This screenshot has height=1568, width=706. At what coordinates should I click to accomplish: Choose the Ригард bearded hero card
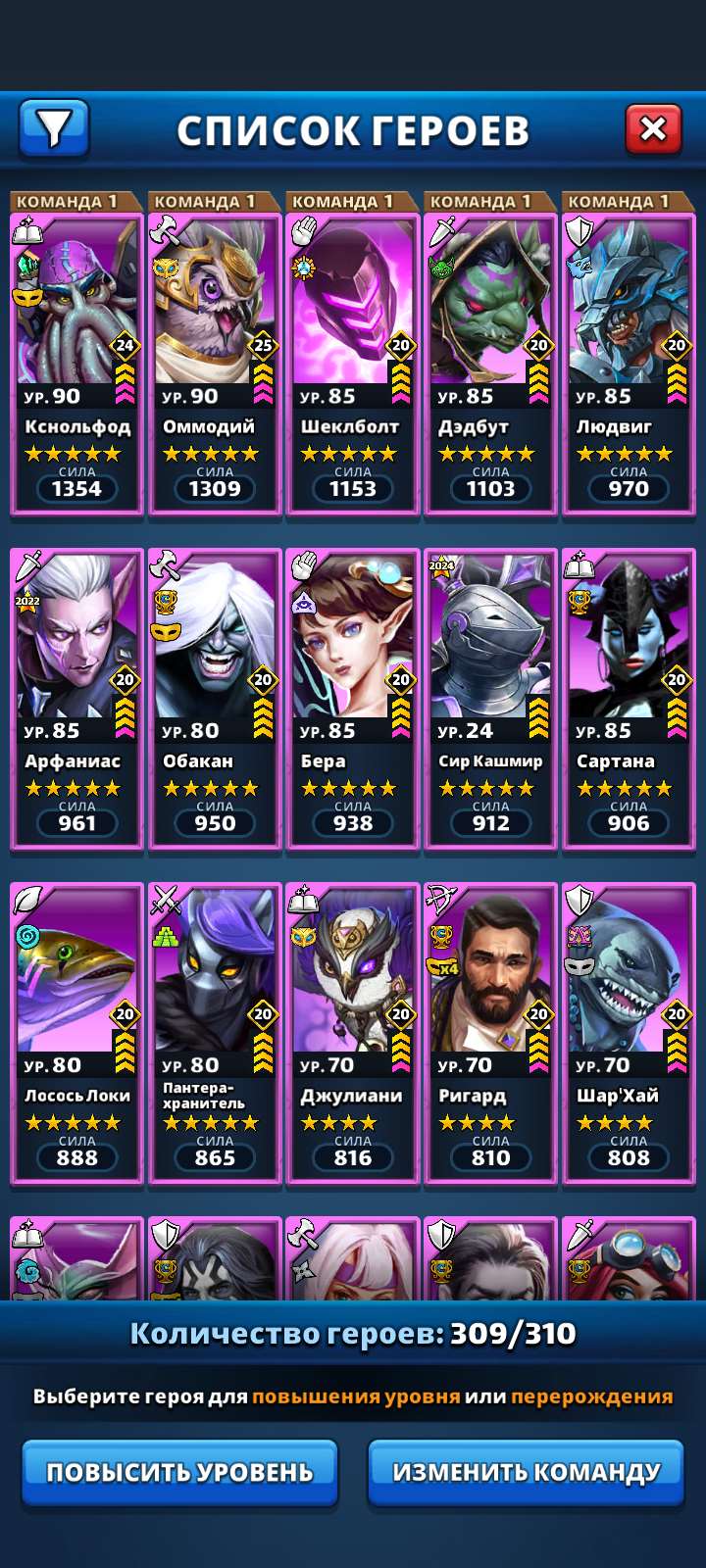tap(490, 1031)
